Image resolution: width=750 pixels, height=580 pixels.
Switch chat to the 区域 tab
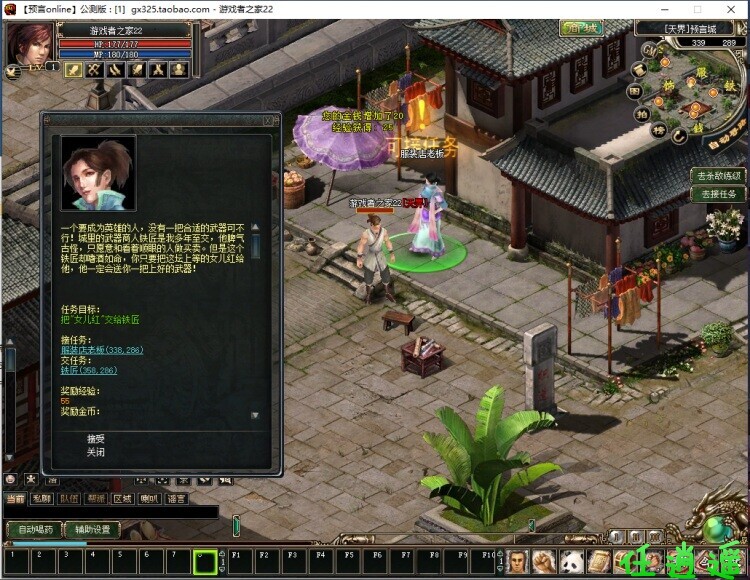click(122, 498)
